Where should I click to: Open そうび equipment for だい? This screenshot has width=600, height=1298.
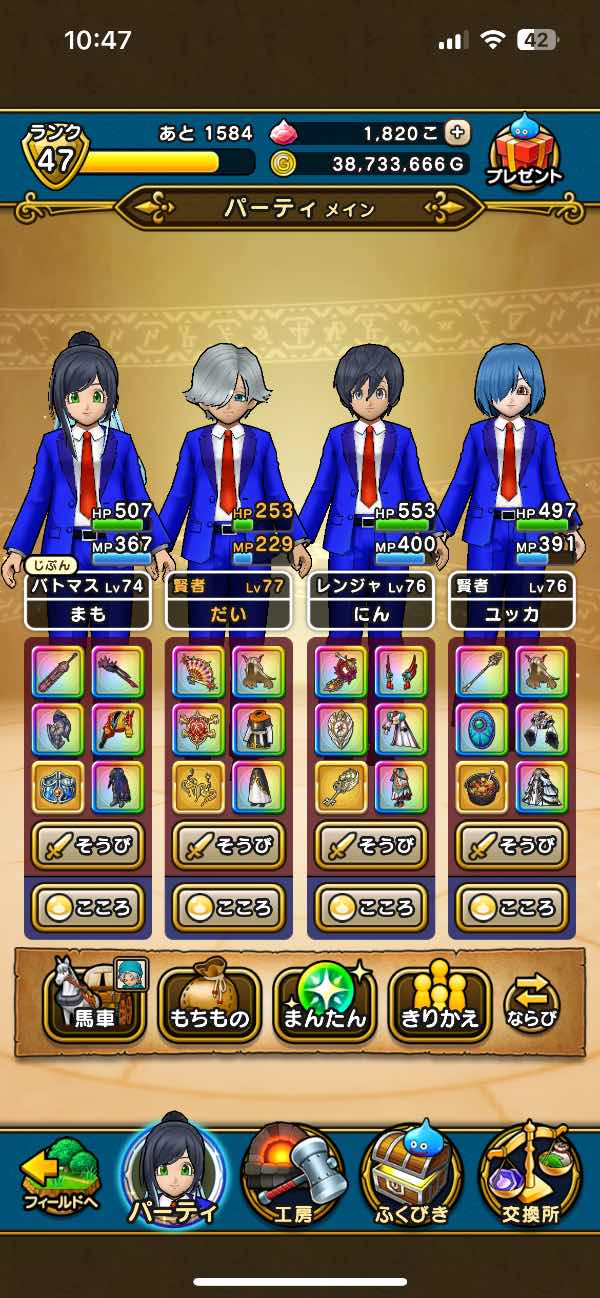[x=229, y=846]
